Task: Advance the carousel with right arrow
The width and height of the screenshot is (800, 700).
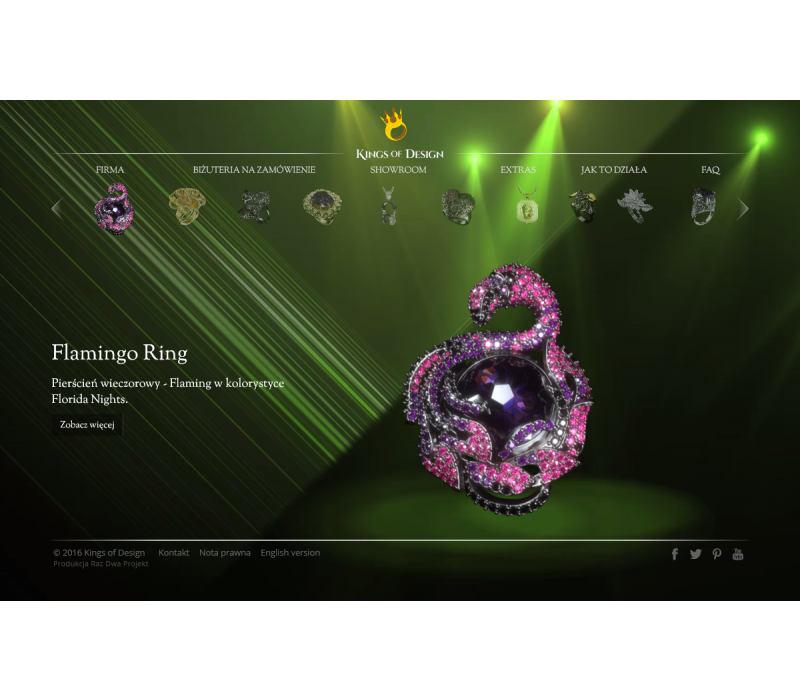Action: [743, 208]
